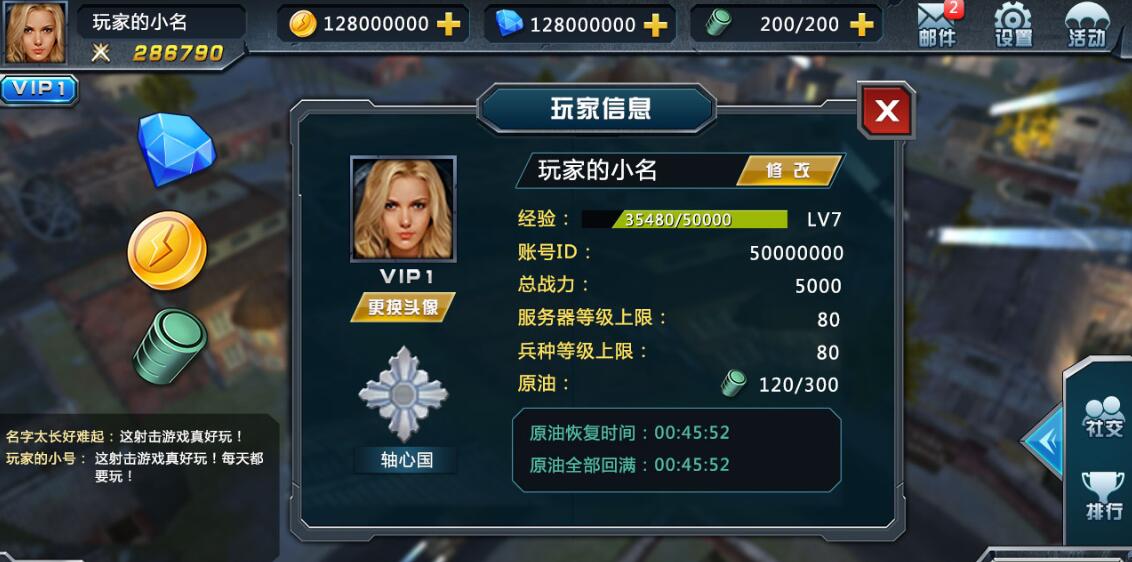Collapse side menu with blue arrow
The image size is (1132, 562).
tap(1043, 441)
